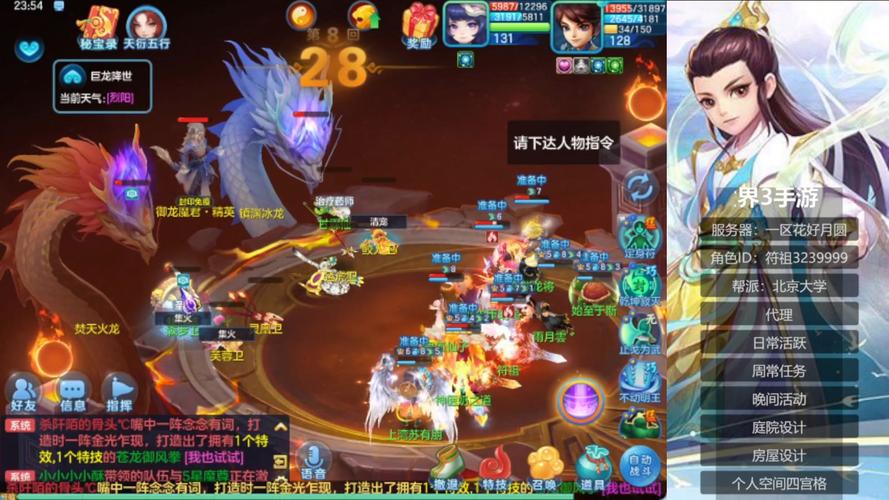This screenshot has width=889, height=500.
Task: Select the blue-haired pet portrait
Action: pyautogui.click(x=466, y=23)
